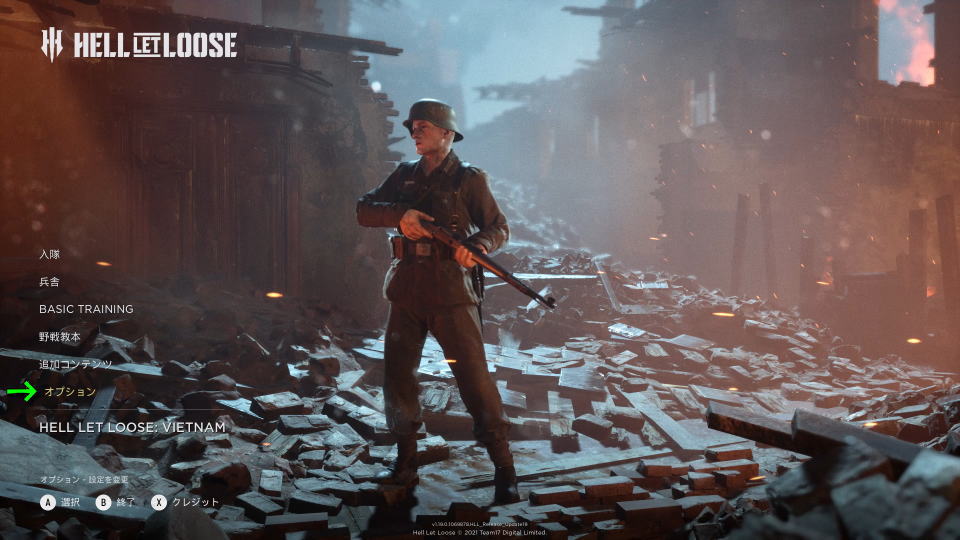Open the 野戦教本 field manual

point(62,337)
